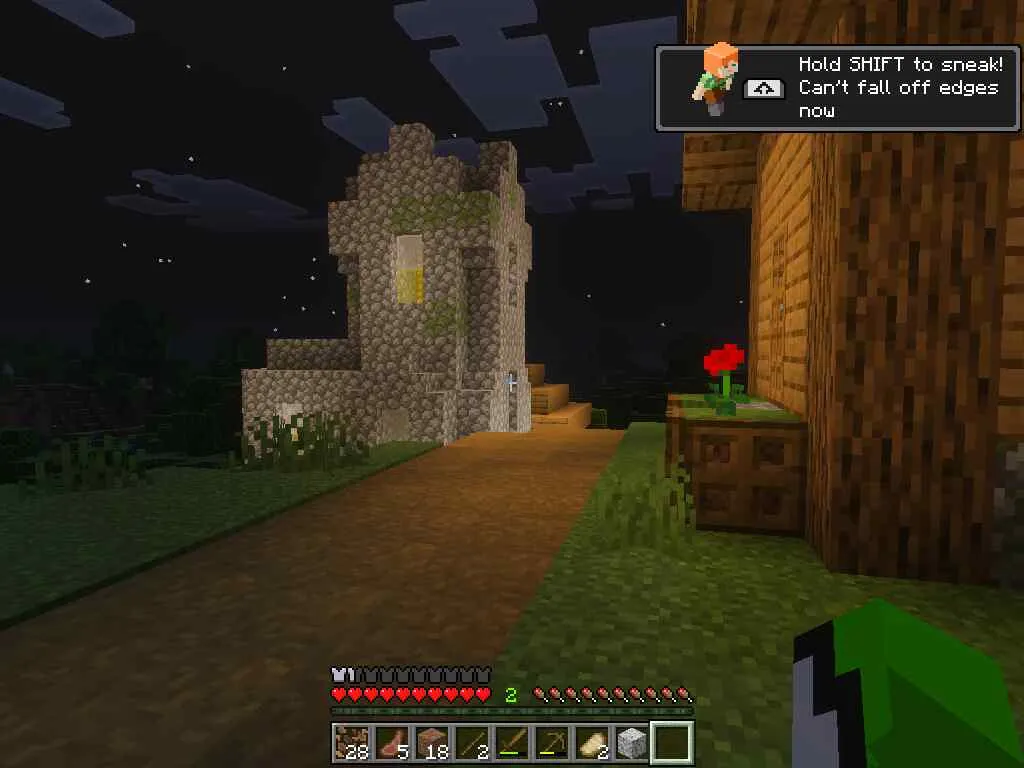Select the bread hotbar slot
1024x768 pixels.
591,743
